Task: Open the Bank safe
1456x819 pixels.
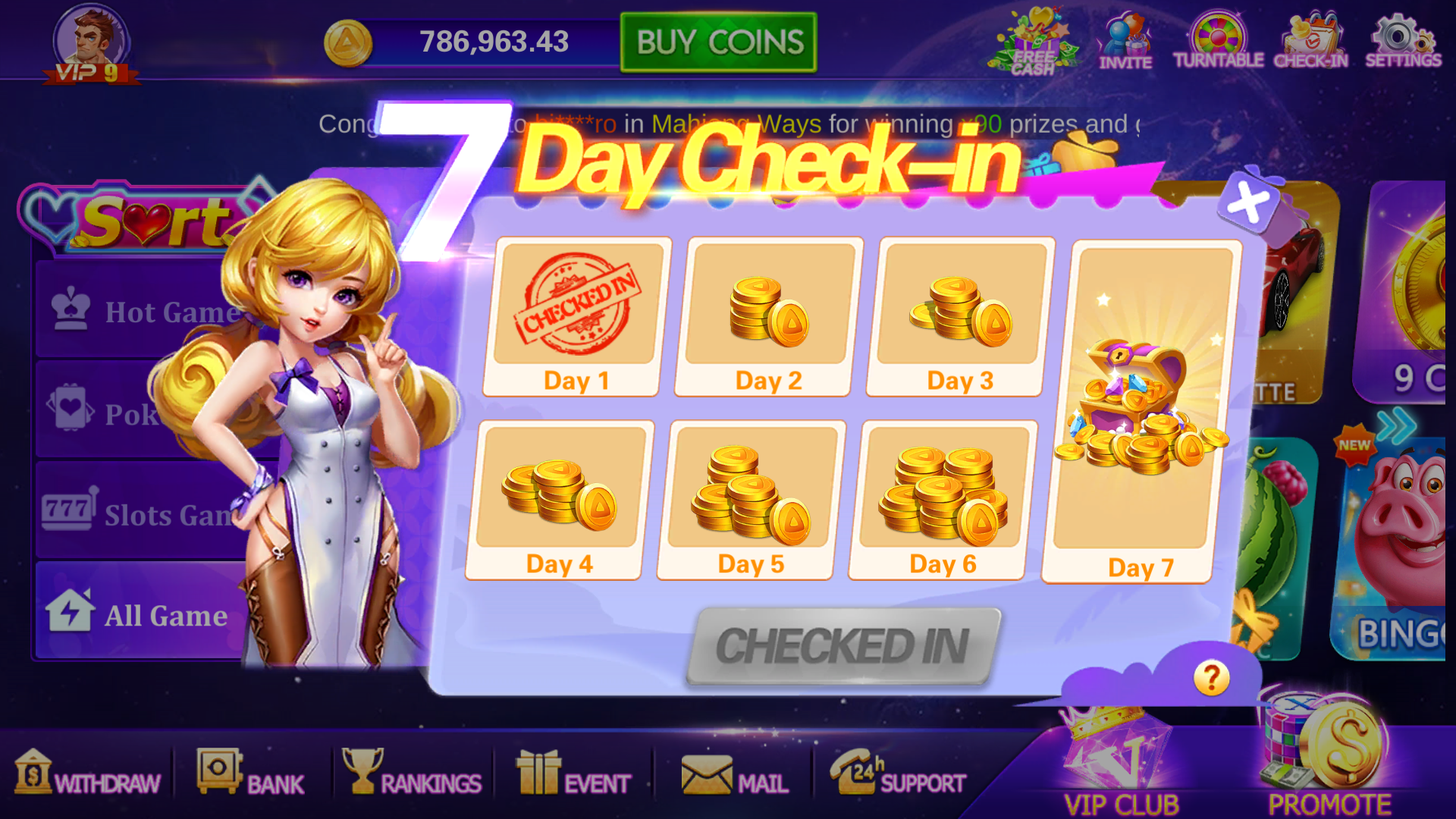Action: click(250, 774)
